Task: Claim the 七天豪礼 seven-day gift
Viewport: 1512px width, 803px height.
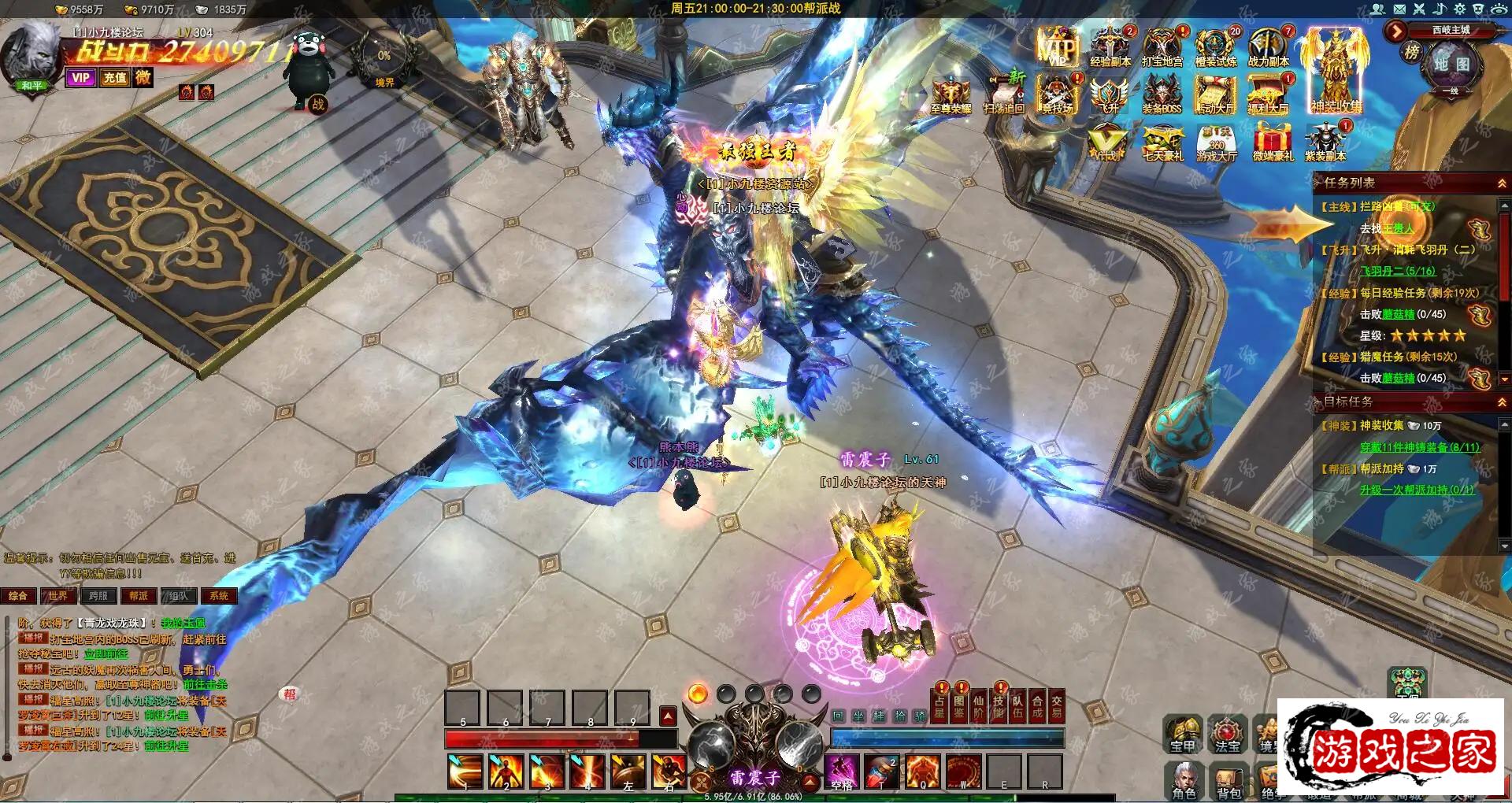Action: pyautogui.click(x=1163, y=143)
